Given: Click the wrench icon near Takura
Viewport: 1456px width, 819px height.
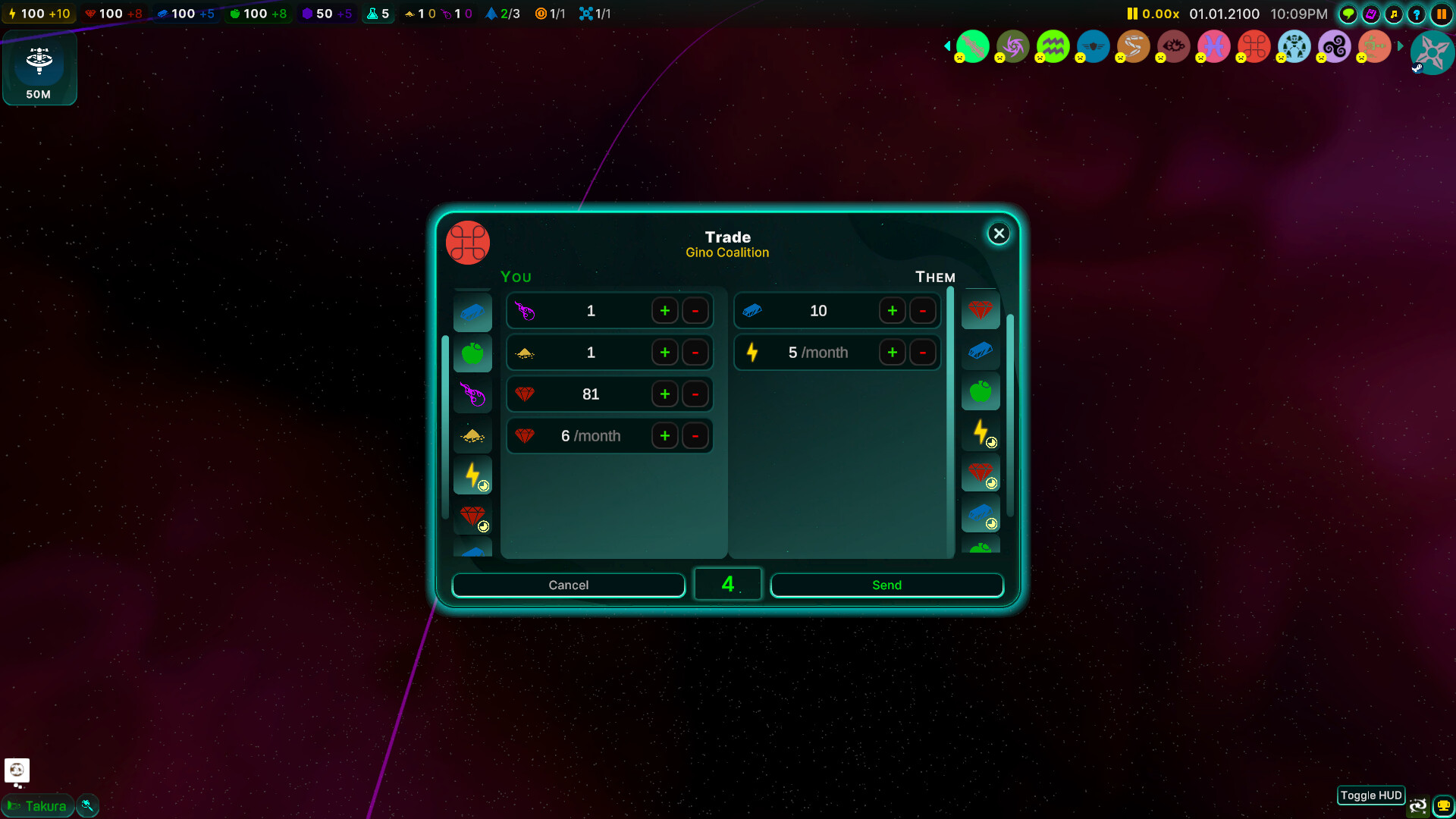Looking at the screenshot, I should point(87,805).
